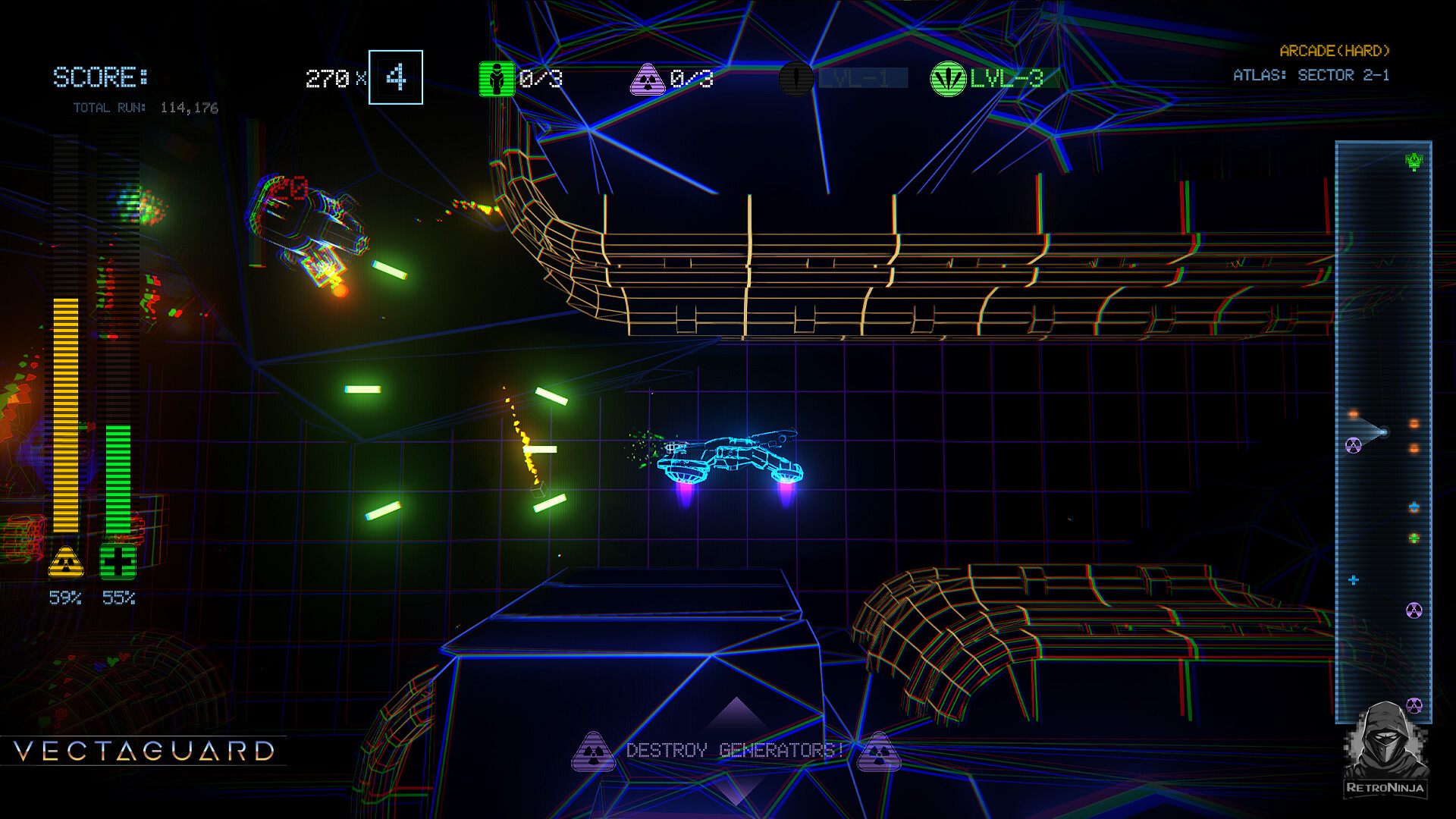The height and width of the screenshot is (819, 1456).
Task: Click the dark inactive weapon level icon
Action: click(x=796, y=79)
